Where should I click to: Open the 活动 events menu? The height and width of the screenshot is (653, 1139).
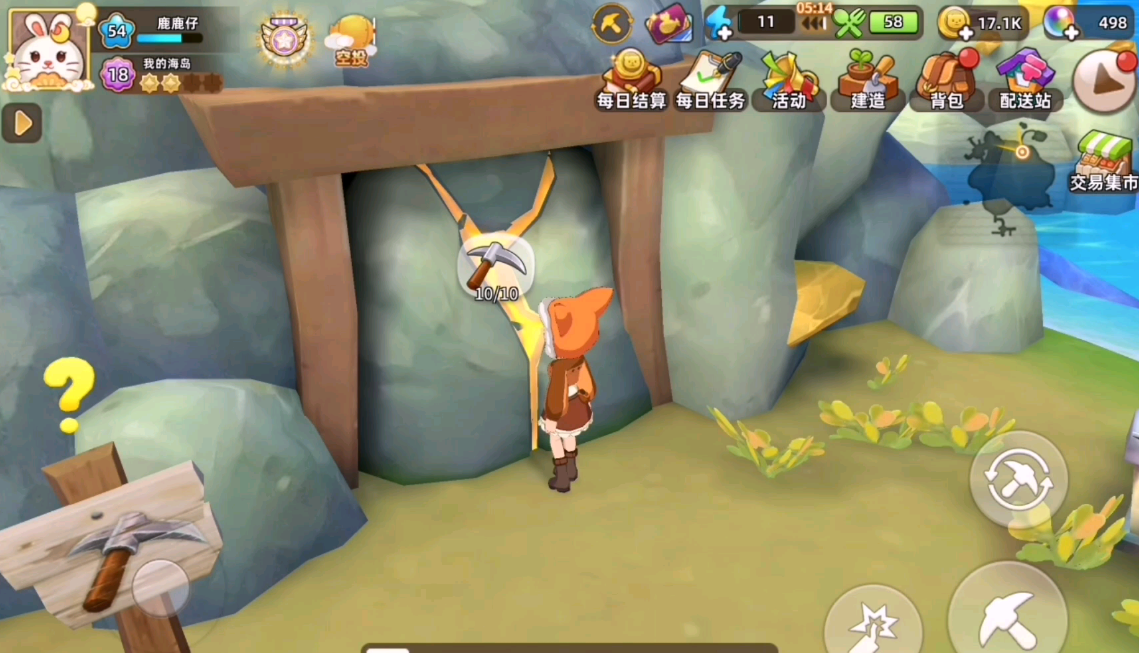[x=788, y=80]
